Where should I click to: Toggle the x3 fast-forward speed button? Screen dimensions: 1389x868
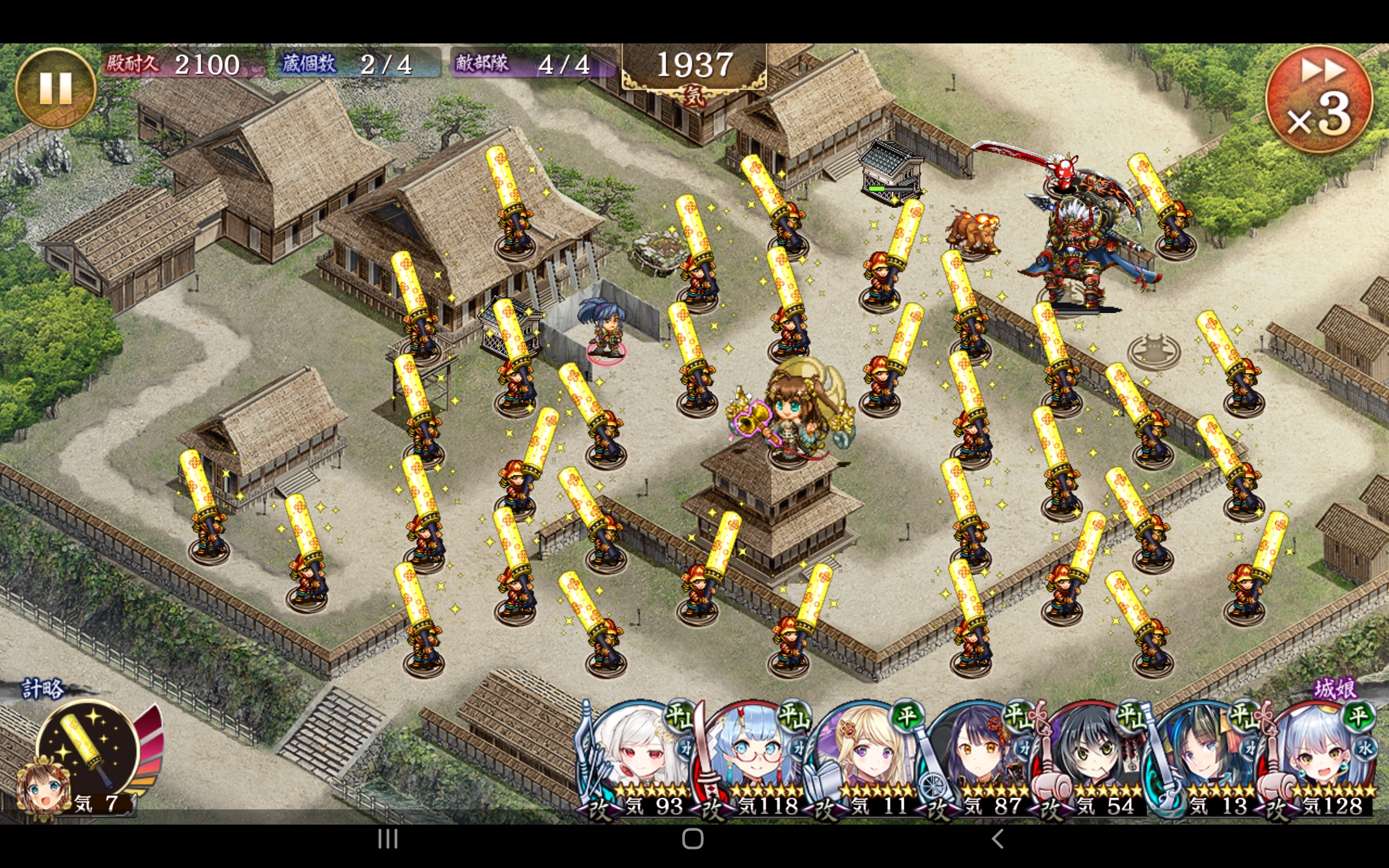[x=1318, y=99]
